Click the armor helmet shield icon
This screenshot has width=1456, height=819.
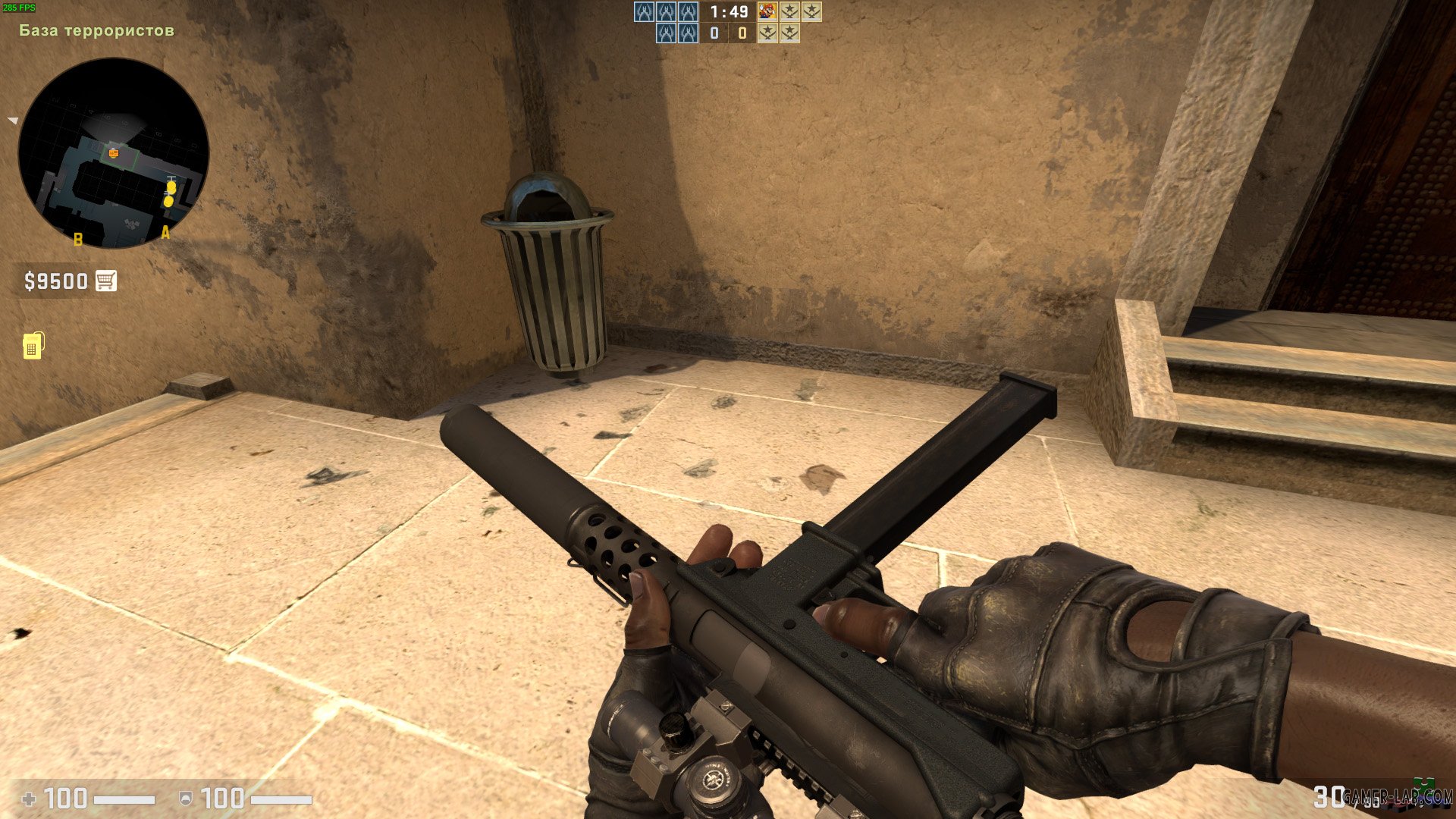coord(186,798)
